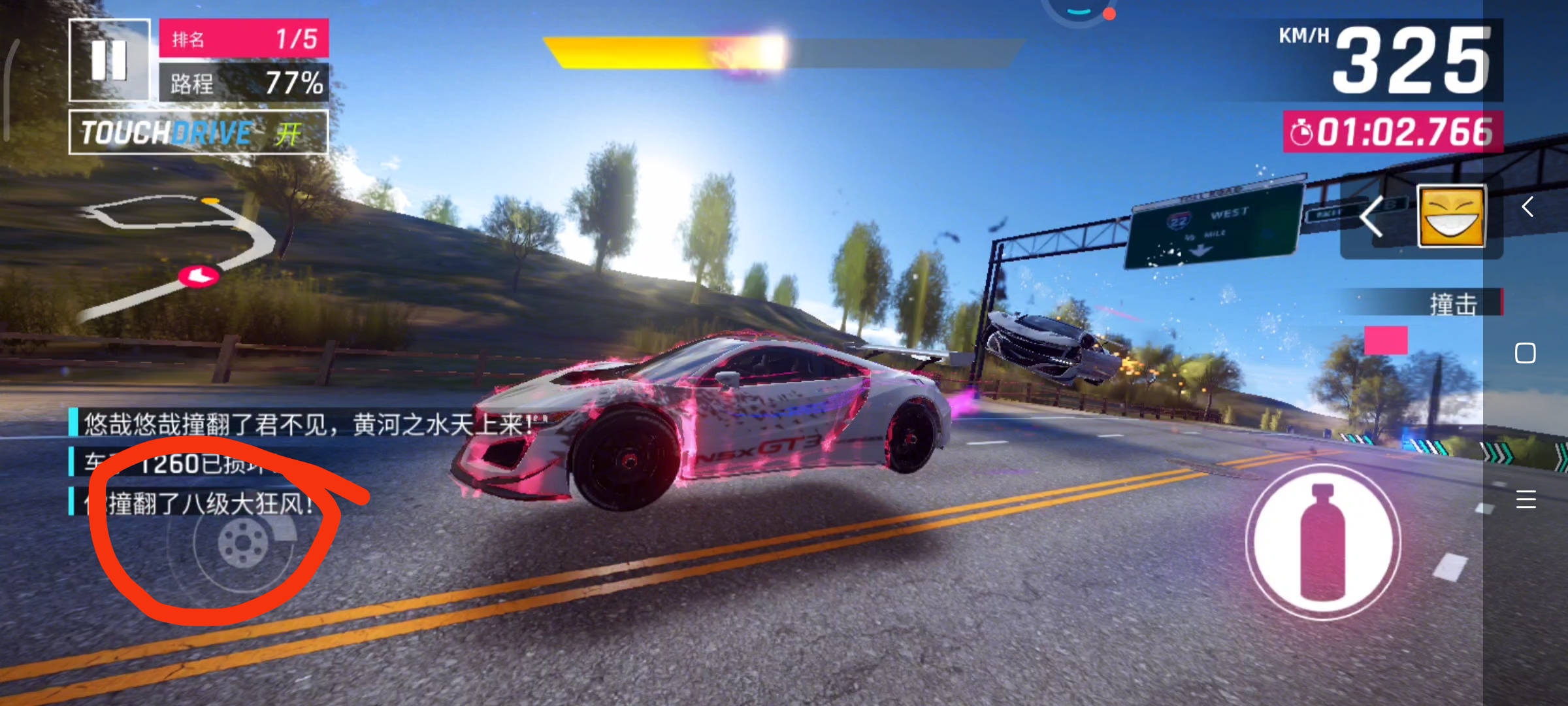This screenshot has width=1568, height=706.
Task: Pause the race
Action: click(x=109, y=60)
